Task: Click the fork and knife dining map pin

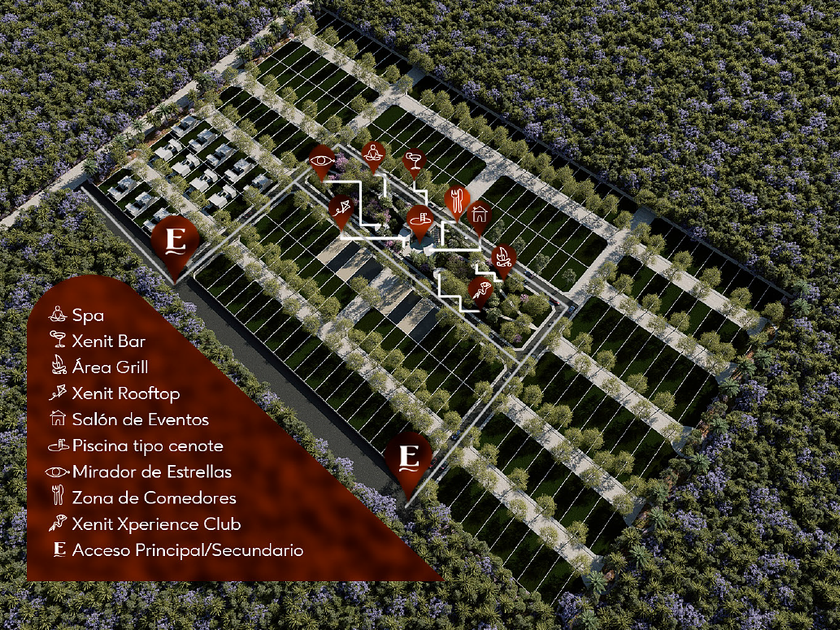Action: tap(456, 197)
